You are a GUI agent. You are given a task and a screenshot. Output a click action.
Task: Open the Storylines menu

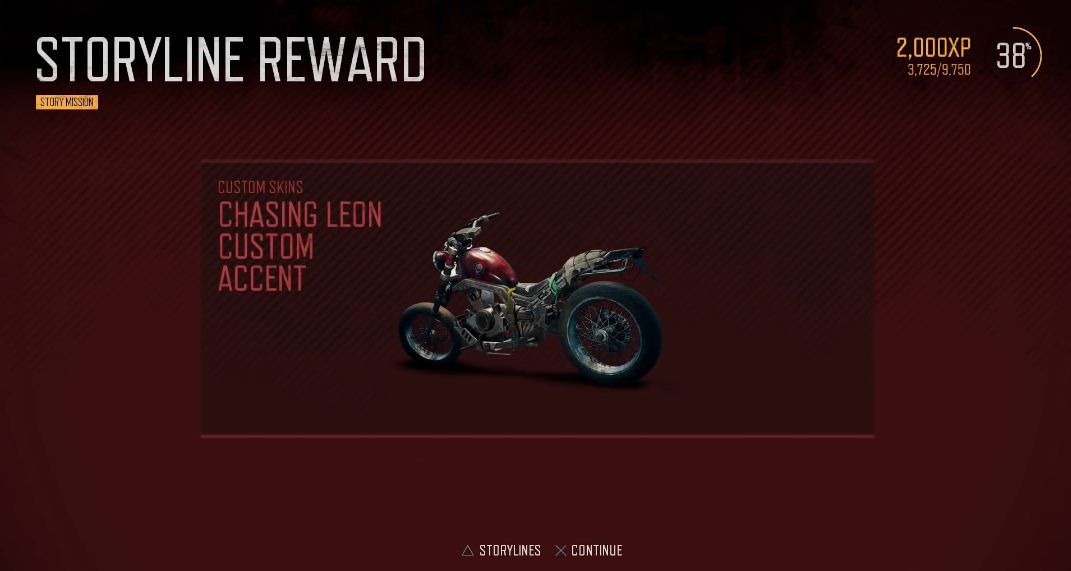(x=501, y=551)
